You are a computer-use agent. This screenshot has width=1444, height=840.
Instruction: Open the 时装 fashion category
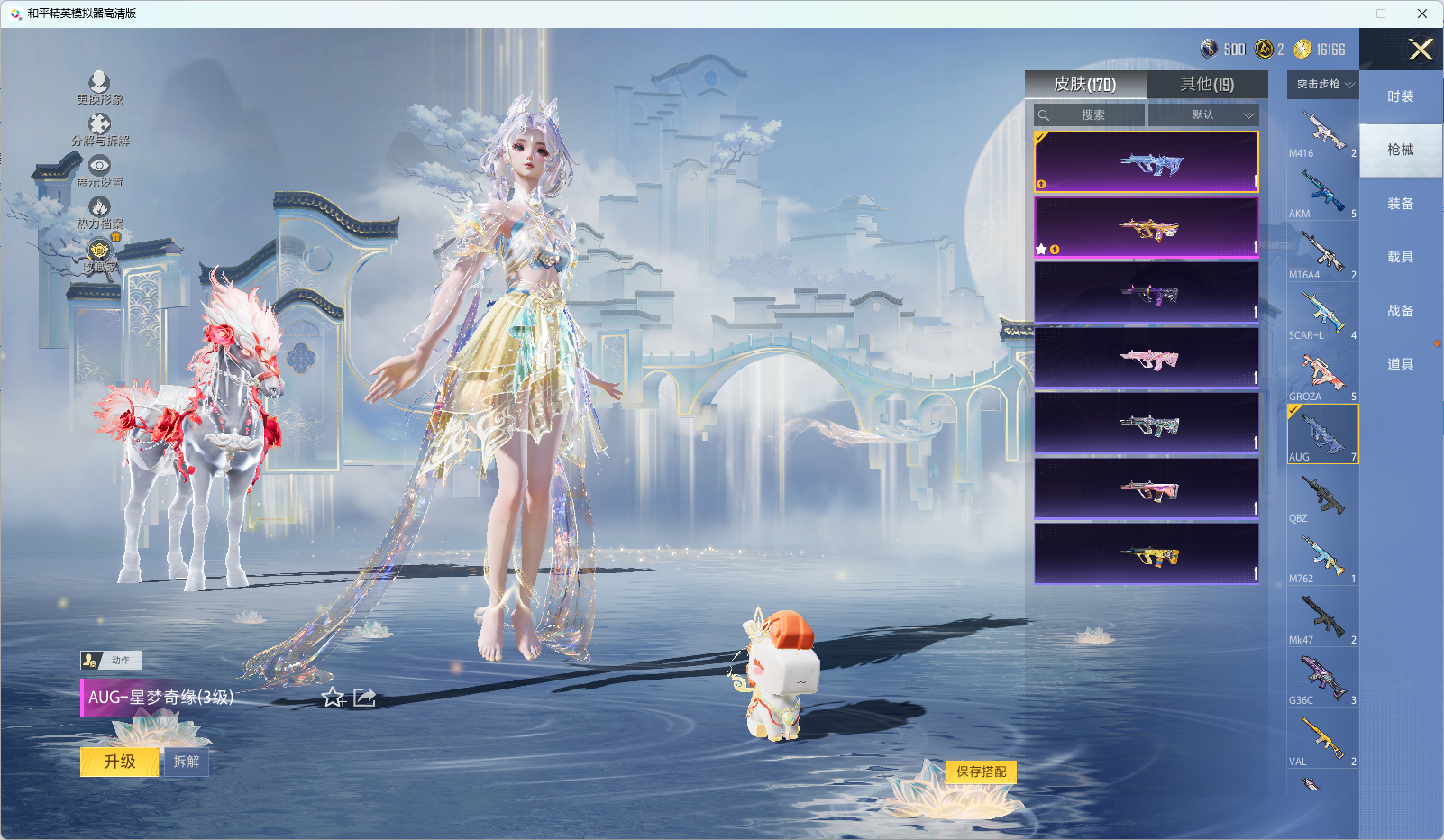1400,96
